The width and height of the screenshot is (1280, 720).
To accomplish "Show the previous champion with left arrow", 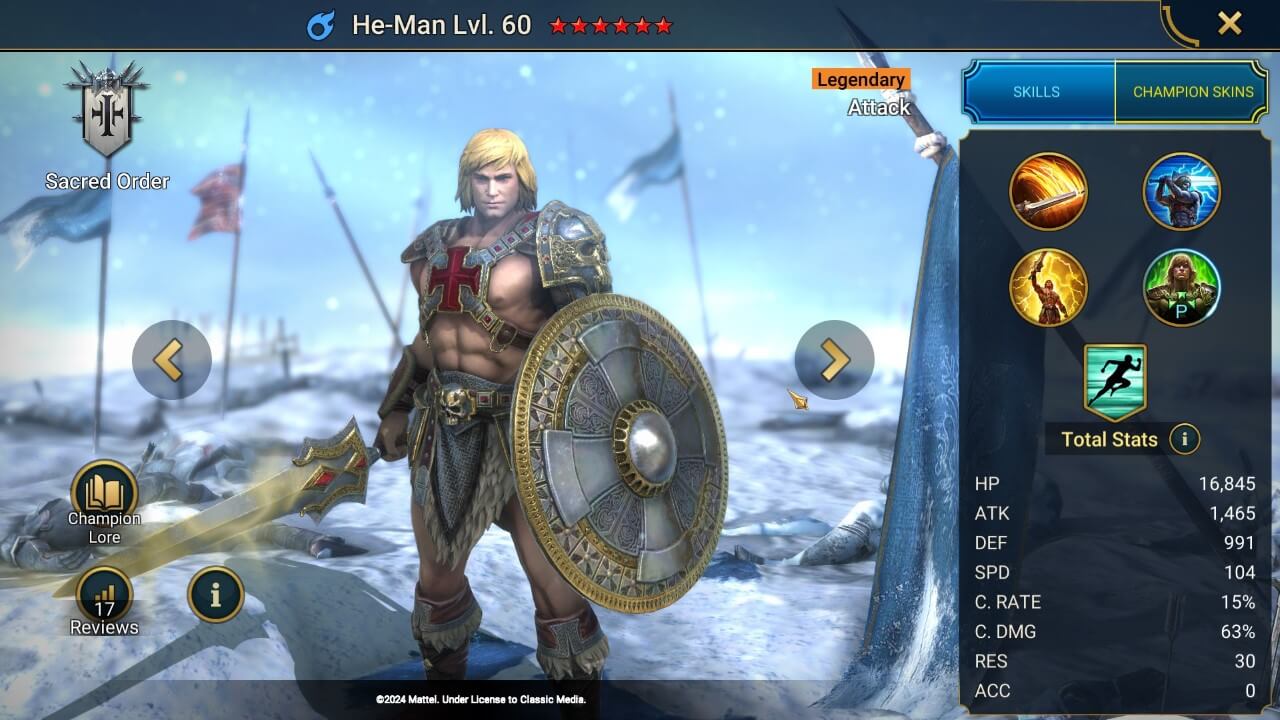I will pos(171,360).
